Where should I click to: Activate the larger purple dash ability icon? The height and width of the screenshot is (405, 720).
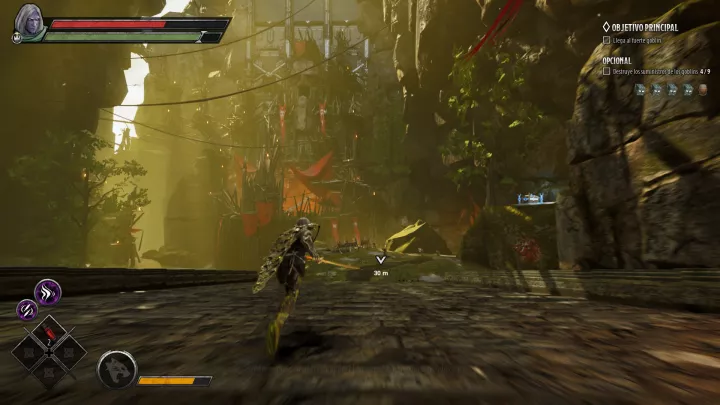click(x=48, y=292)
